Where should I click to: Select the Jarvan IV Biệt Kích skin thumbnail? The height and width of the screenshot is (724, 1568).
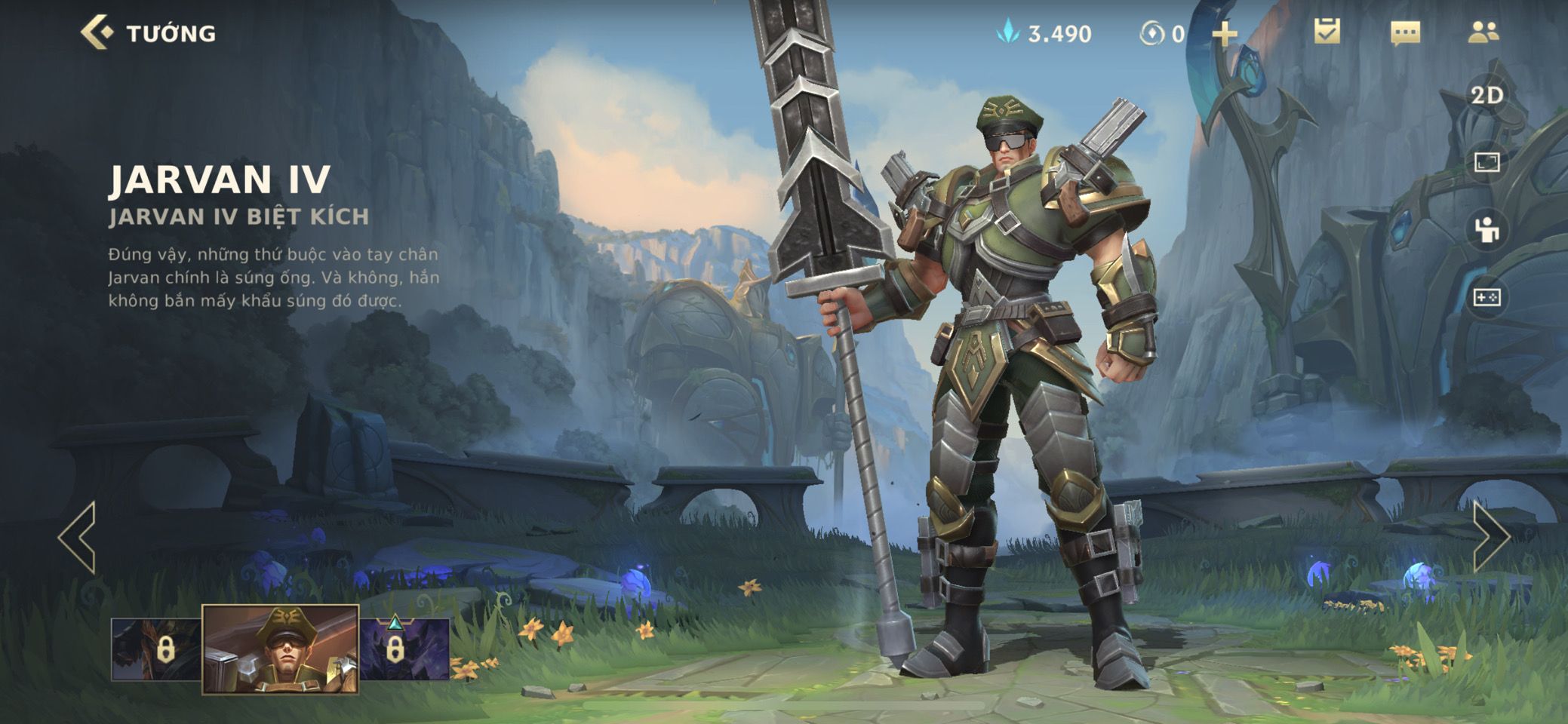click(x=280, y=649)
